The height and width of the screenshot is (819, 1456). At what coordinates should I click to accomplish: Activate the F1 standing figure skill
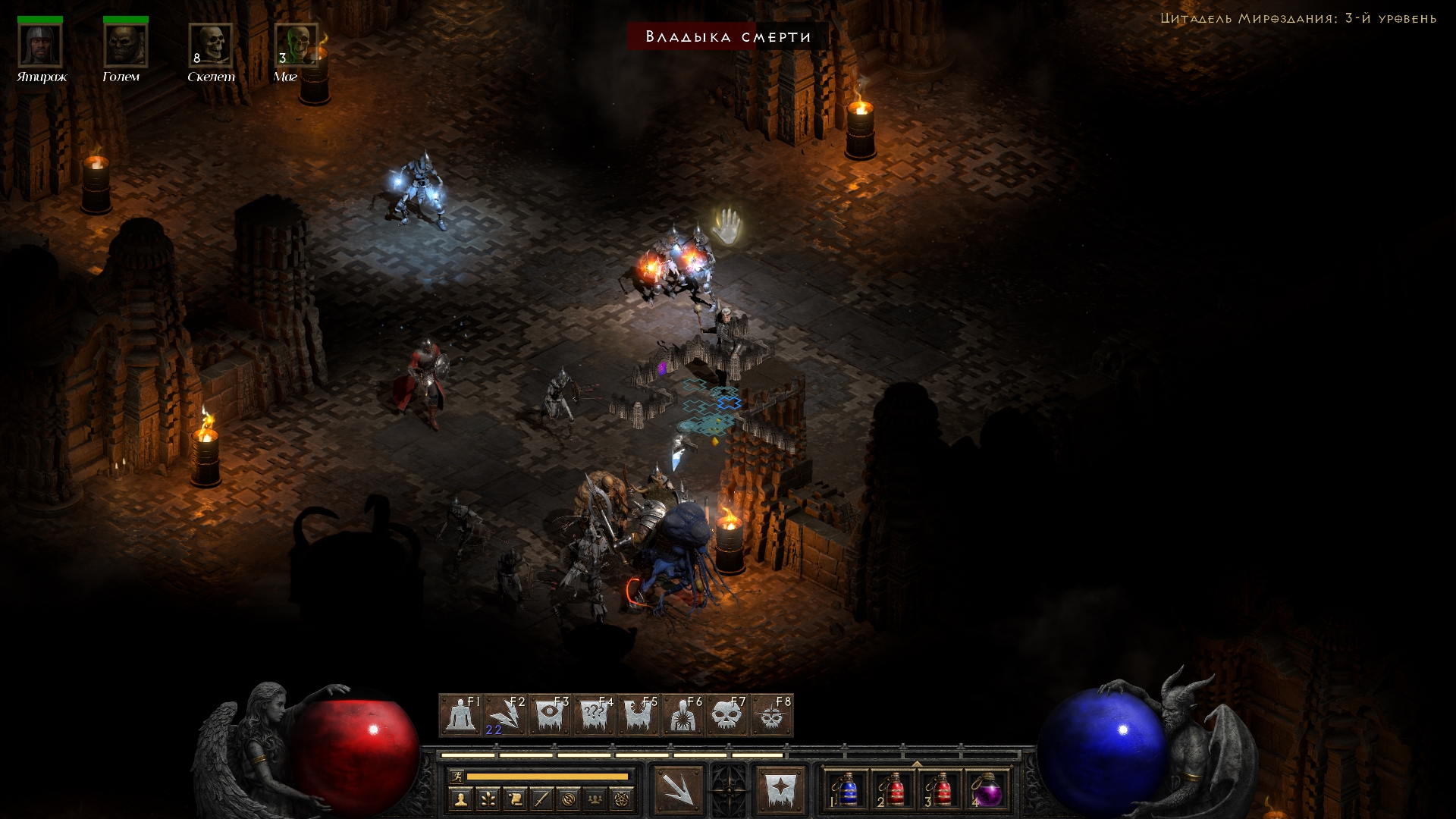click(460, 715)
